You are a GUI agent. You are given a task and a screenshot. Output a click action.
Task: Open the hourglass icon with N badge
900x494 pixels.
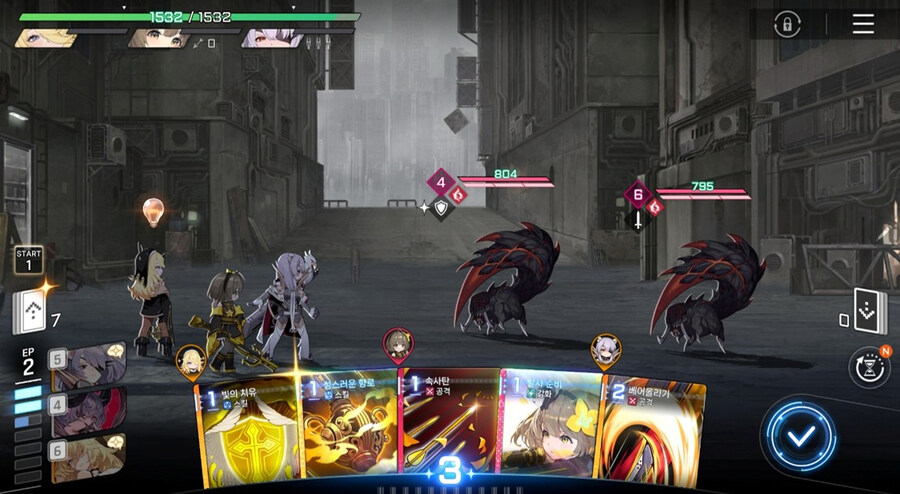pos(868,368)
